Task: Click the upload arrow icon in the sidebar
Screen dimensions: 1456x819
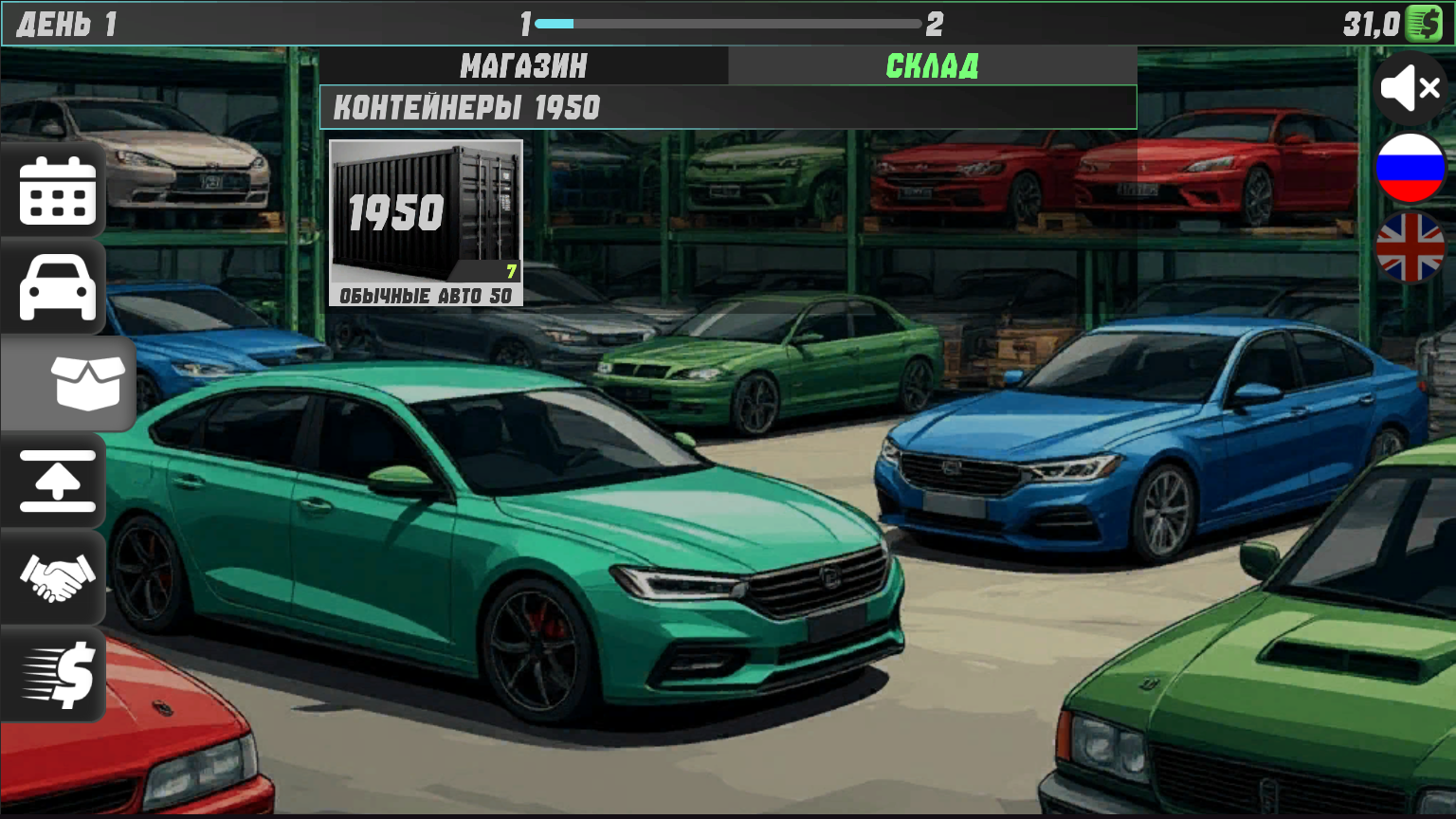Action: (x=54, y=483)
